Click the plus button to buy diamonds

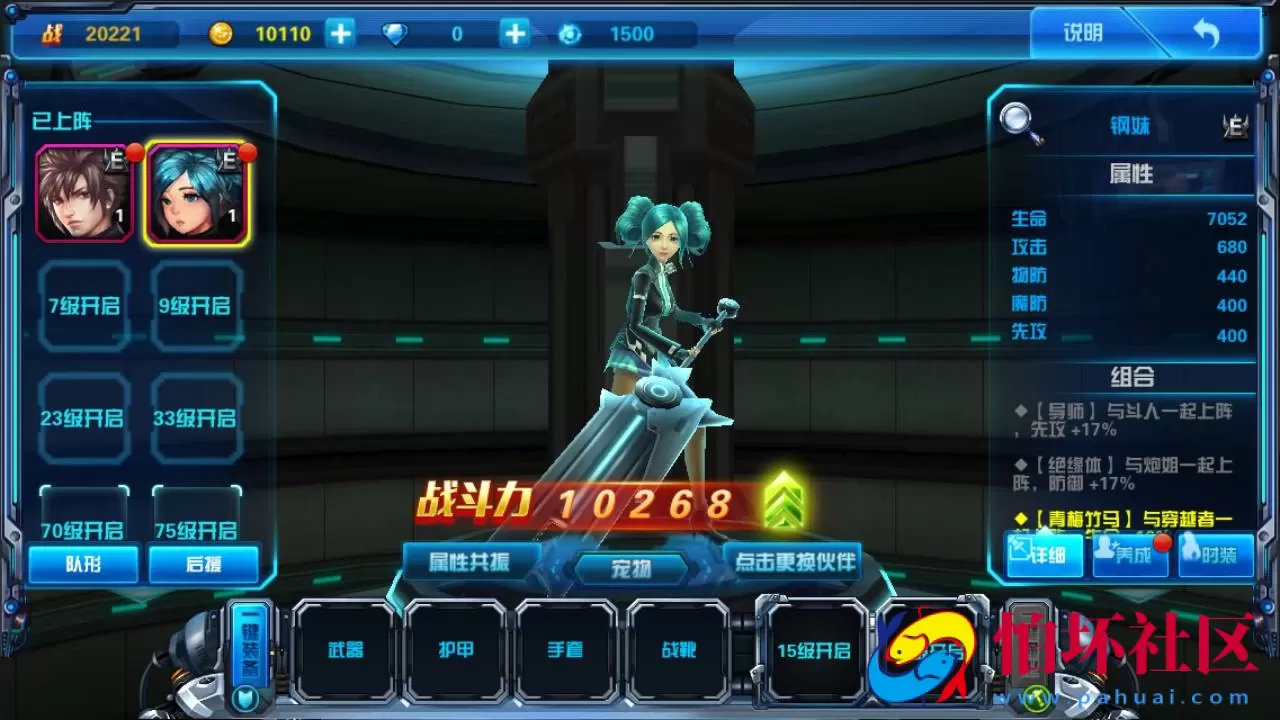(x=513, y=33)
